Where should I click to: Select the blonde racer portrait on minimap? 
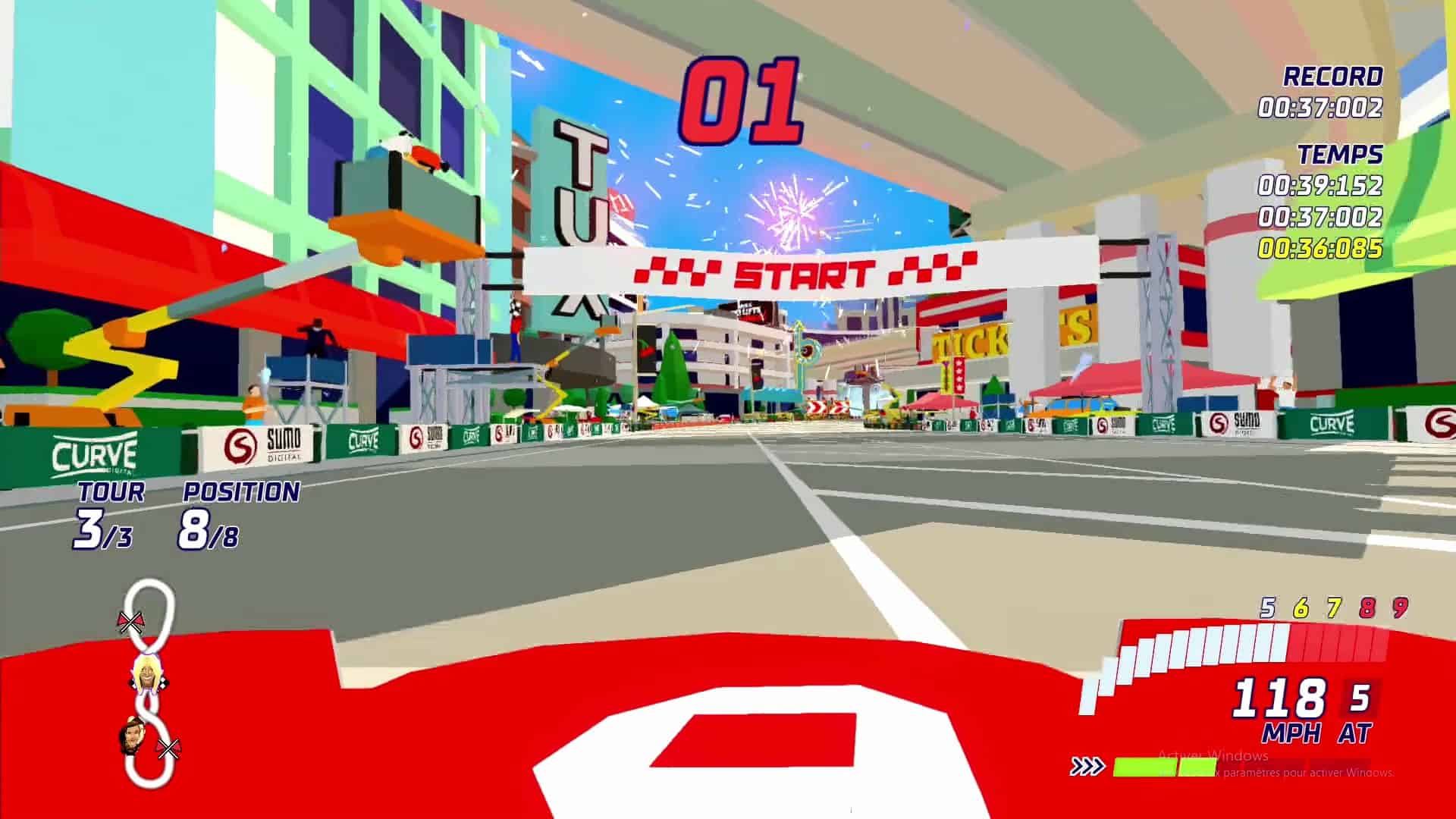click(x=144, y=673)
